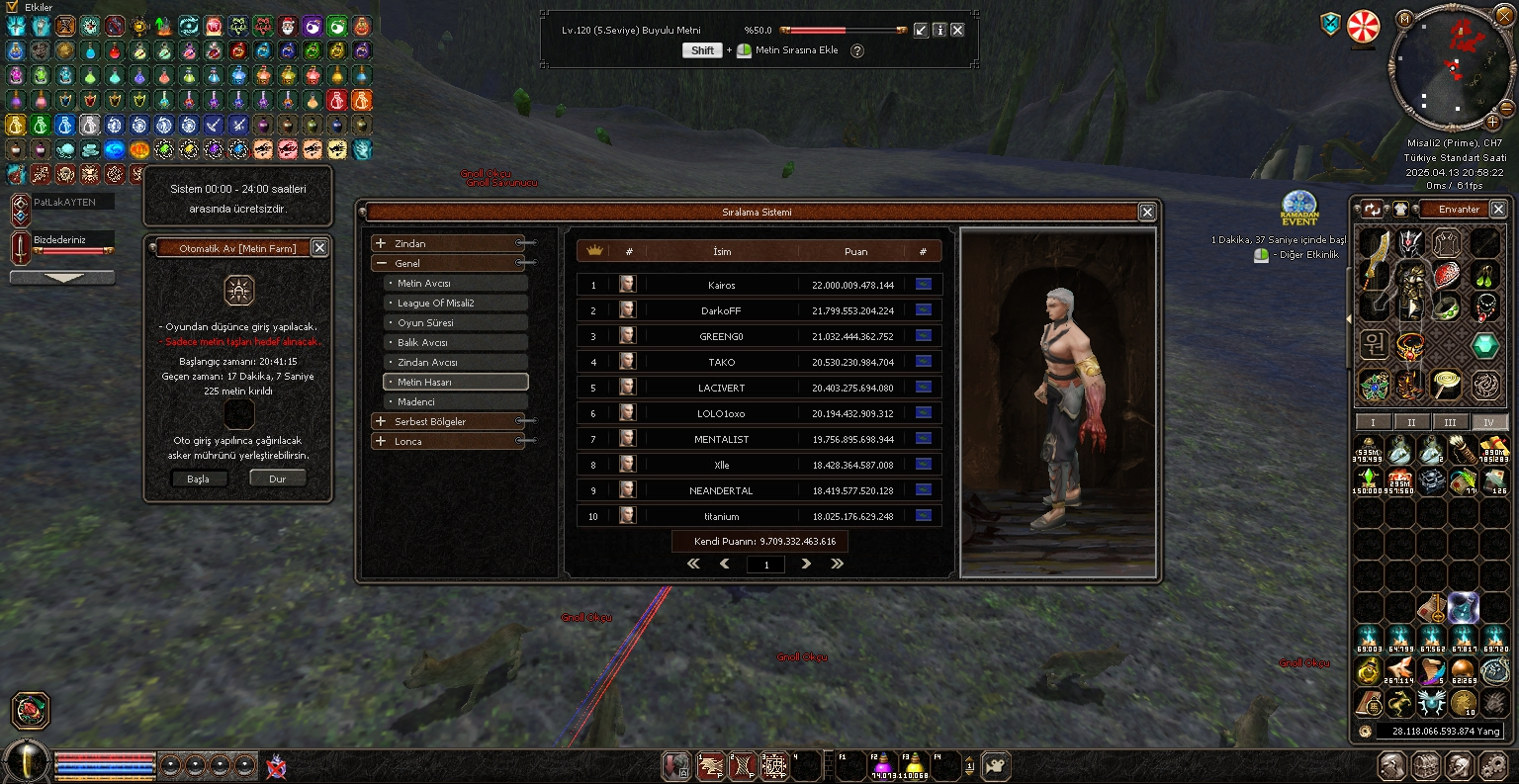Switch to inventory page III
The width and height of the screenshot is (1519, 784).
pyautogui.click(x=1450, y=422)
